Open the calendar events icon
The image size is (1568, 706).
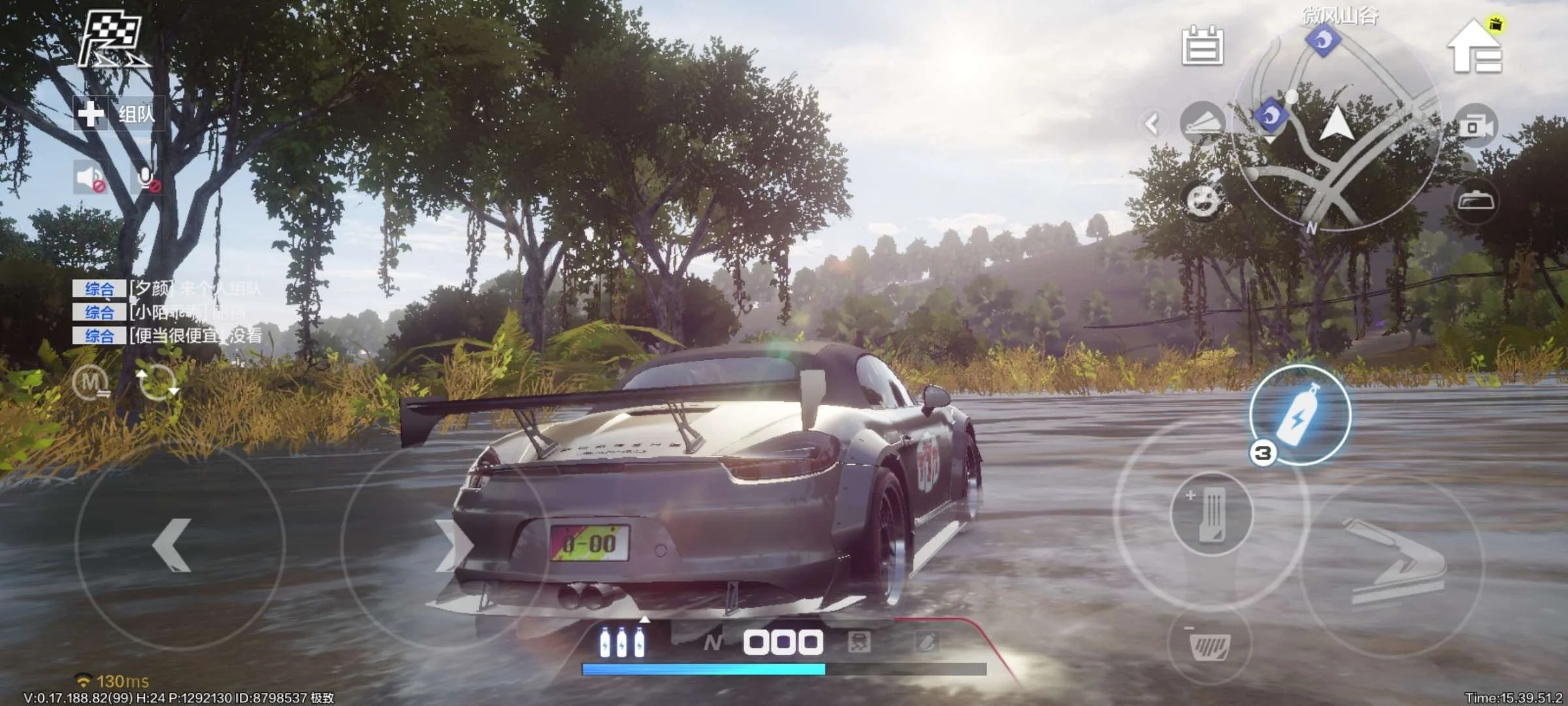coord(1202,46)
